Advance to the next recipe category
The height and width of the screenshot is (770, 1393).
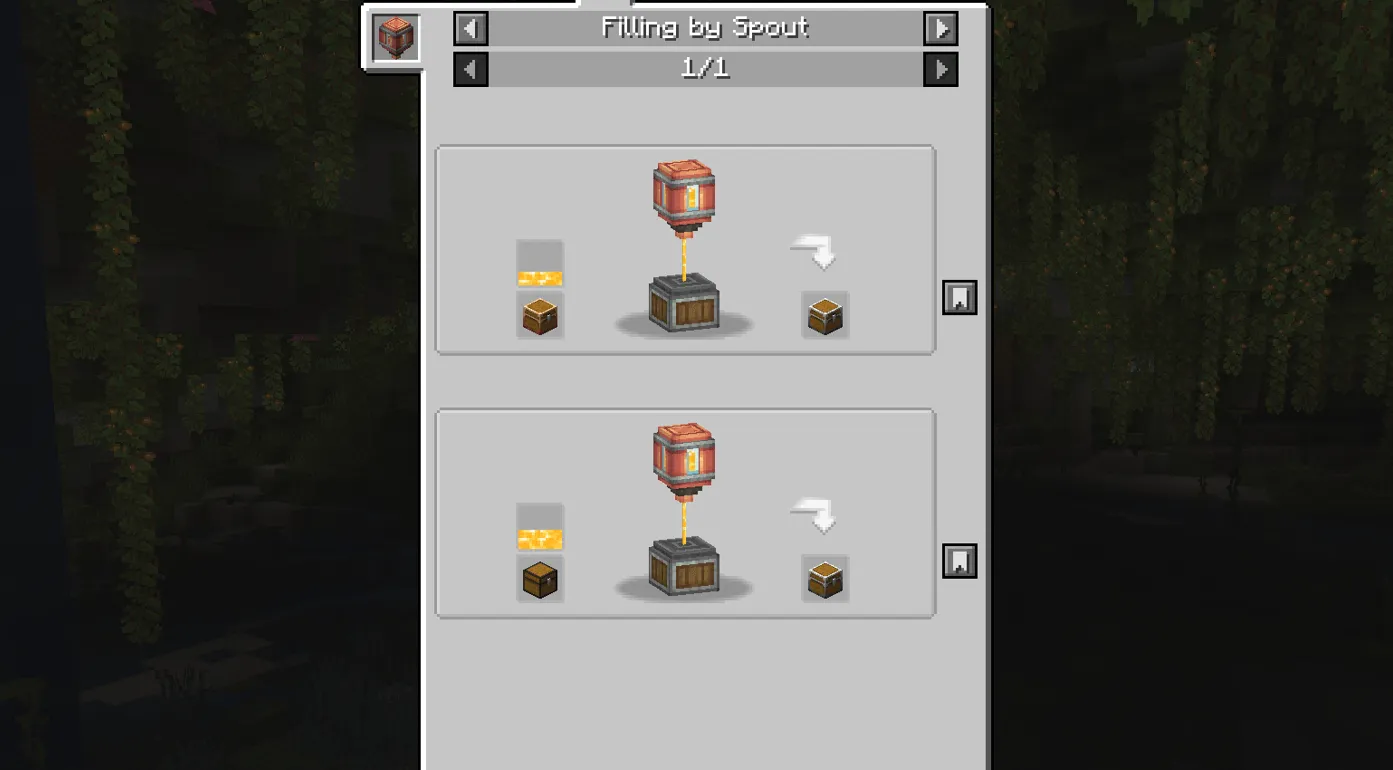tap(939, 28)
